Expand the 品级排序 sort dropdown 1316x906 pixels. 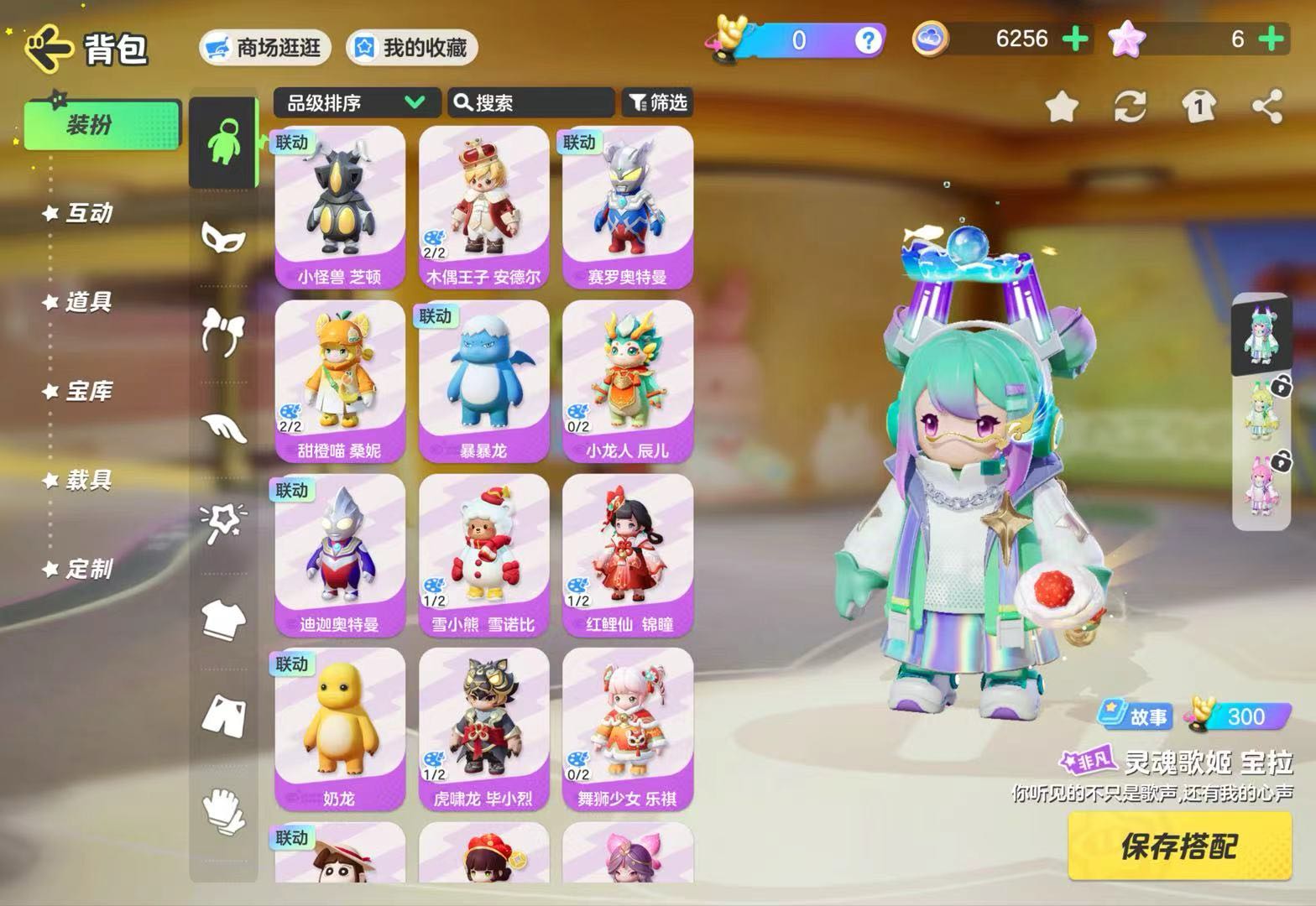coord(357,102)
